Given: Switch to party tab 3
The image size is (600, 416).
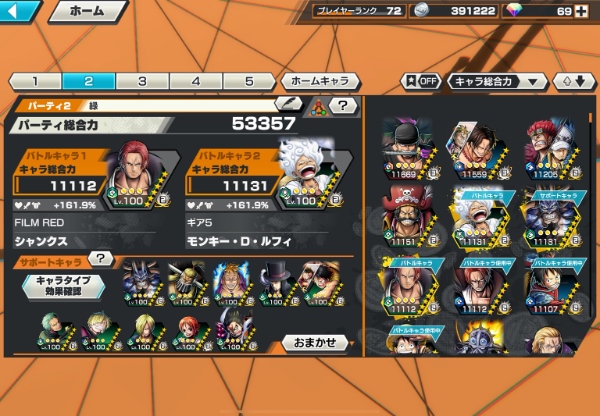Looking at the screenshot, I should coord(142,81).
